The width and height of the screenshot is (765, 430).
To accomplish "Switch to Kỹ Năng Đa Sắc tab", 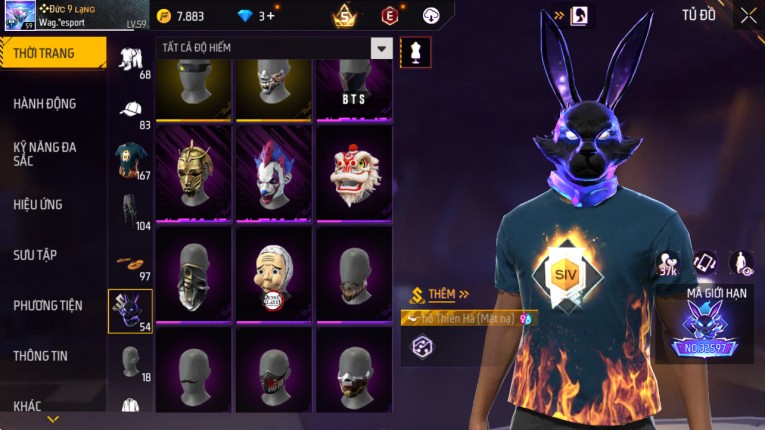I will [45, 153].
